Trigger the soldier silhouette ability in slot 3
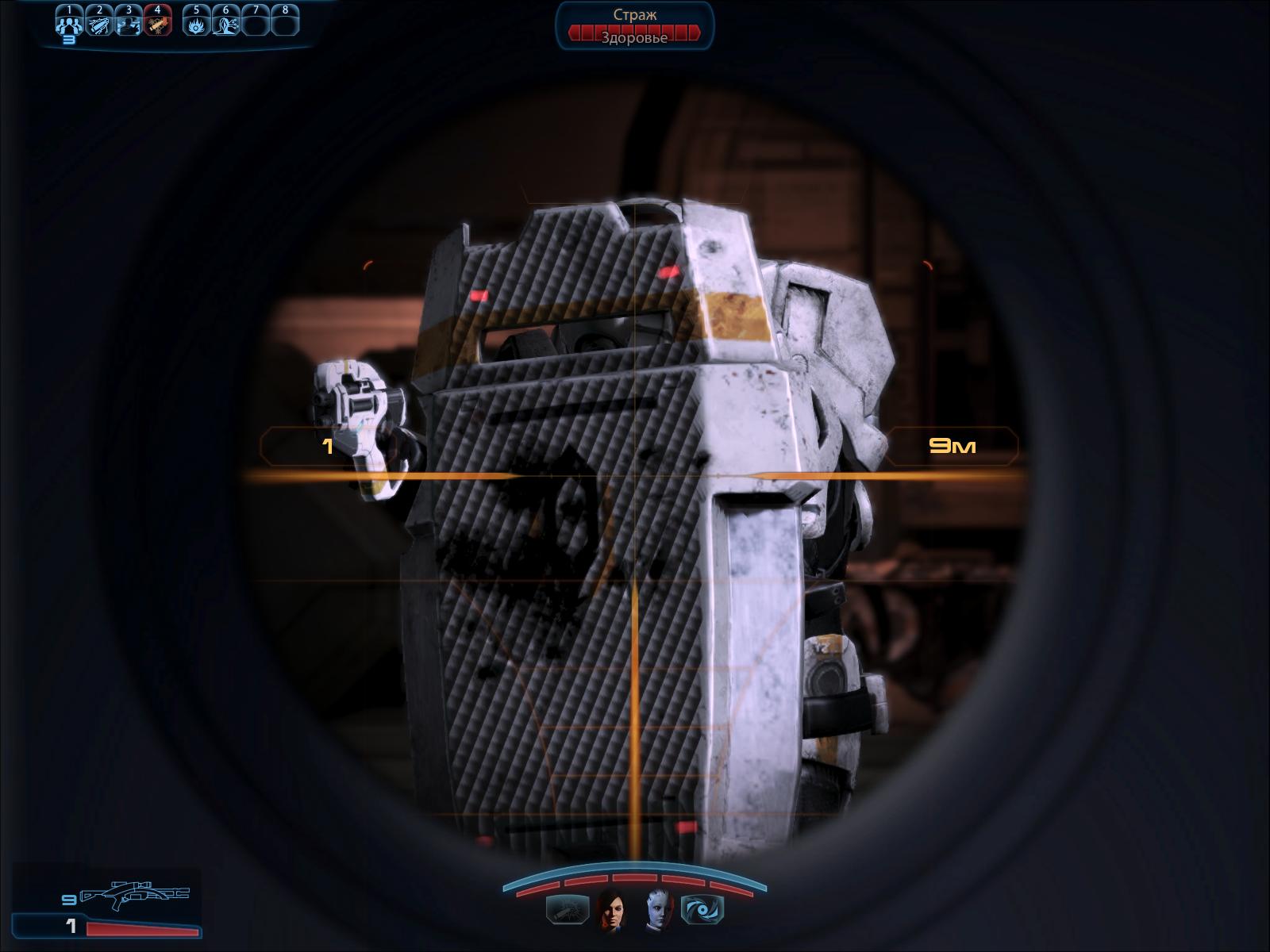Viewport: 1270px width, 952px height. tap(129, 24)
